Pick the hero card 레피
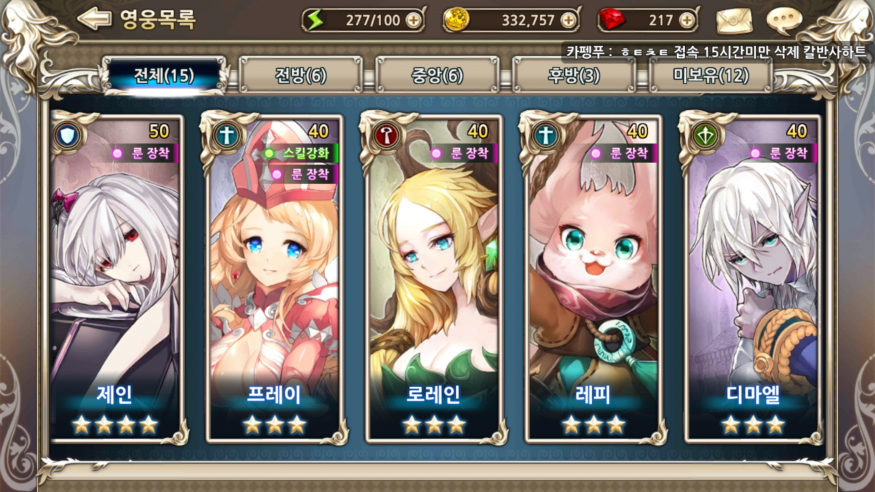875x492 pixels. click(x=590, y=280)
